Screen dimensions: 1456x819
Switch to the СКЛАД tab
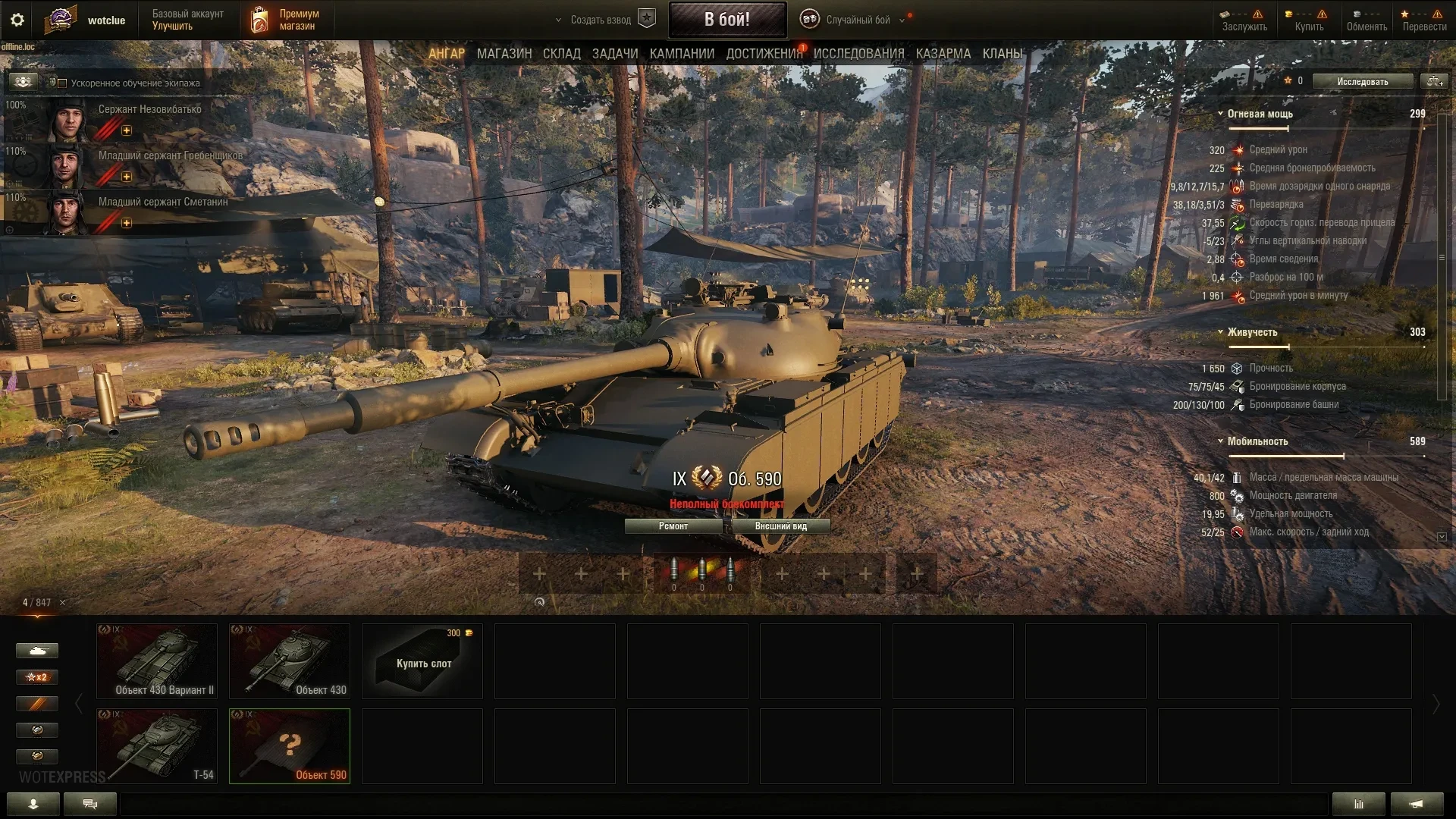click(561, 54)
